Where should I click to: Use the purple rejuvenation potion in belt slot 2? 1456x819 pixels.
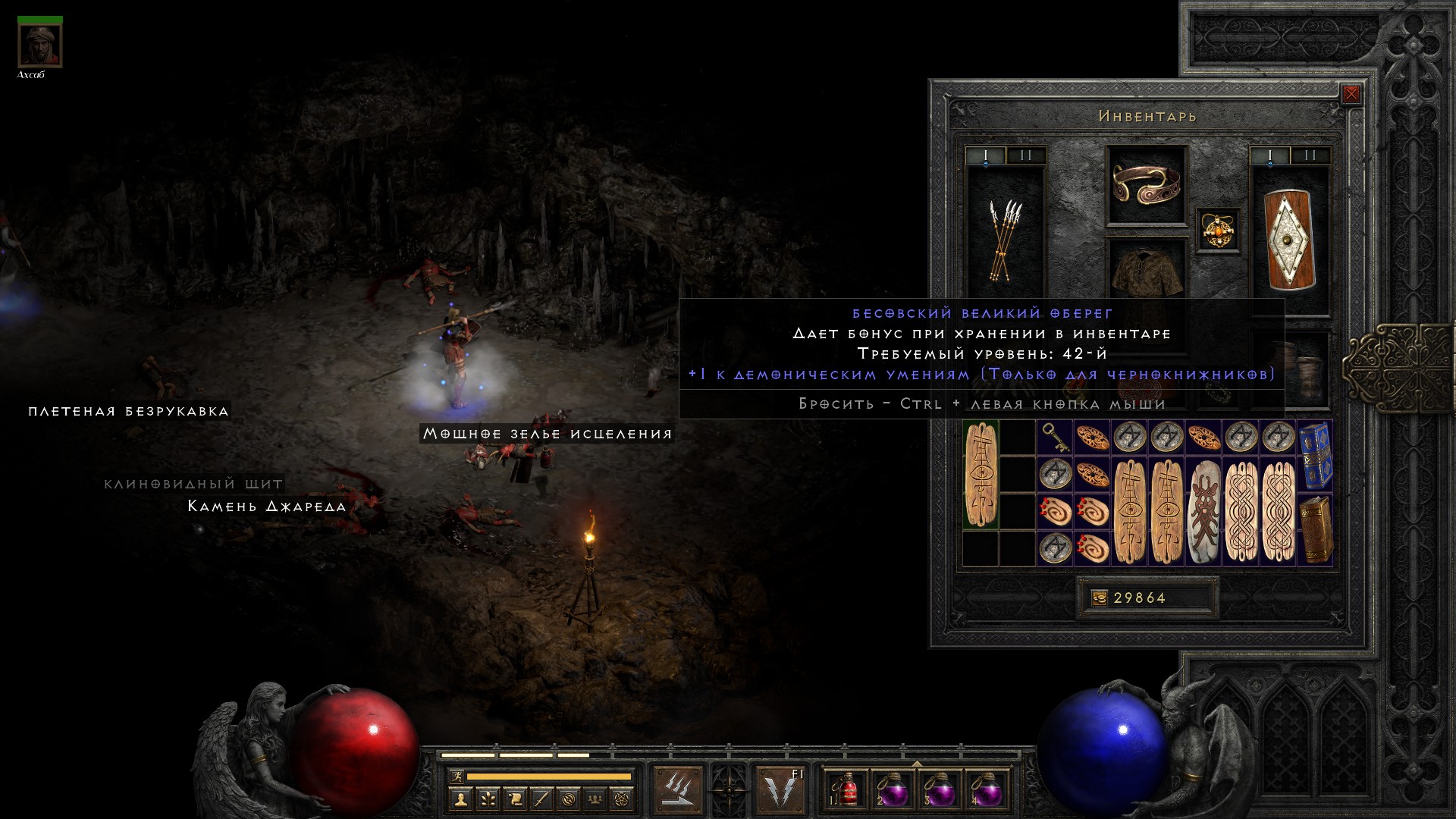pyautogui.click(x=893, y=790)
